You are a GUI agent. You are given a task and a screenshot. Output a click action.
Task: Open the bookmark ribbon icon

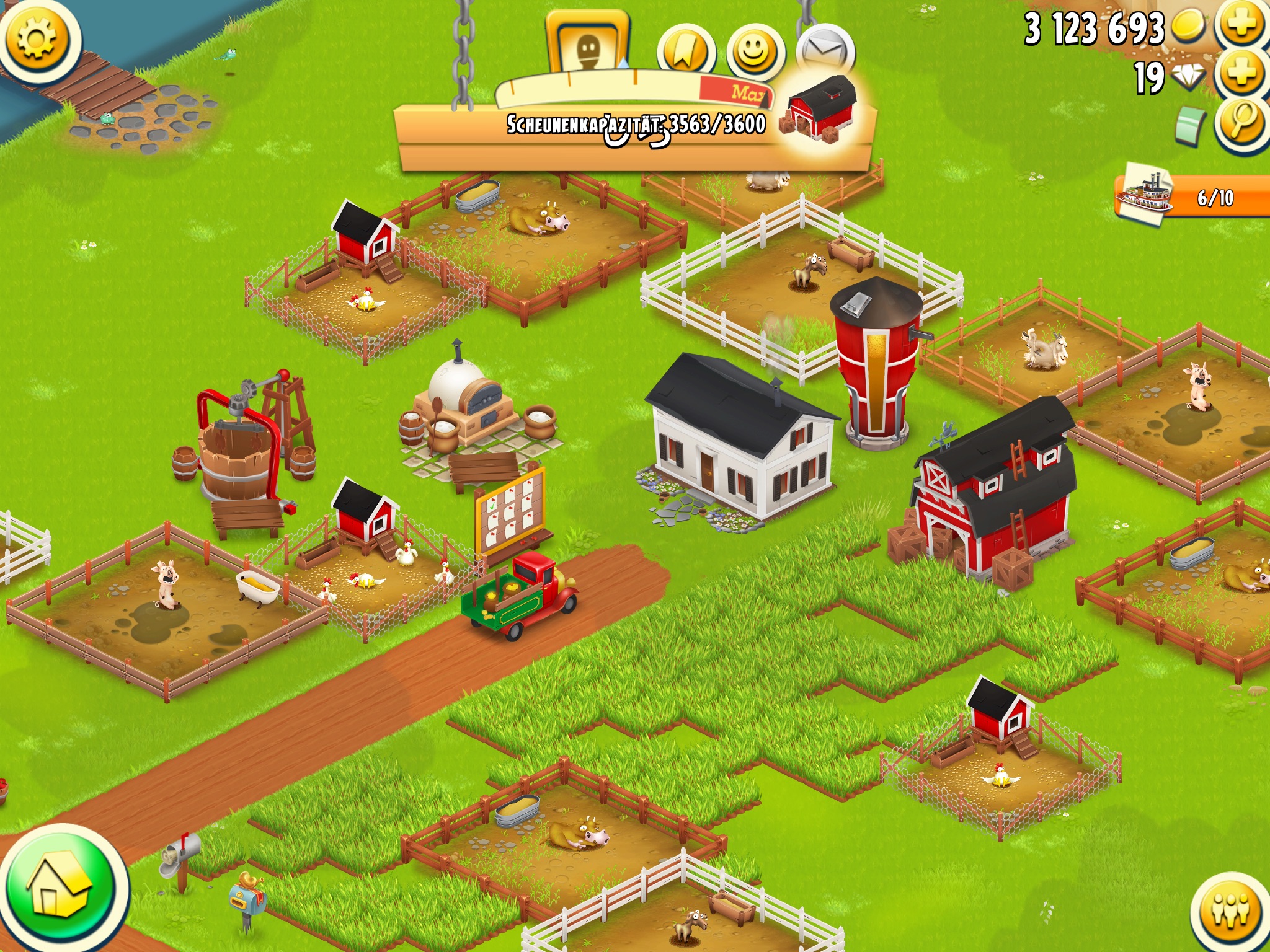tap(685, 52)
